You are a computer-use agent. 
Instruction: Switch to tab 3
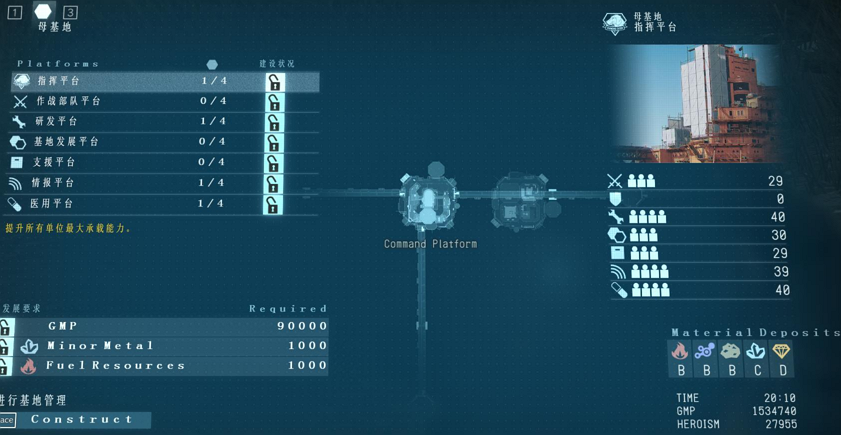[70, 12]
